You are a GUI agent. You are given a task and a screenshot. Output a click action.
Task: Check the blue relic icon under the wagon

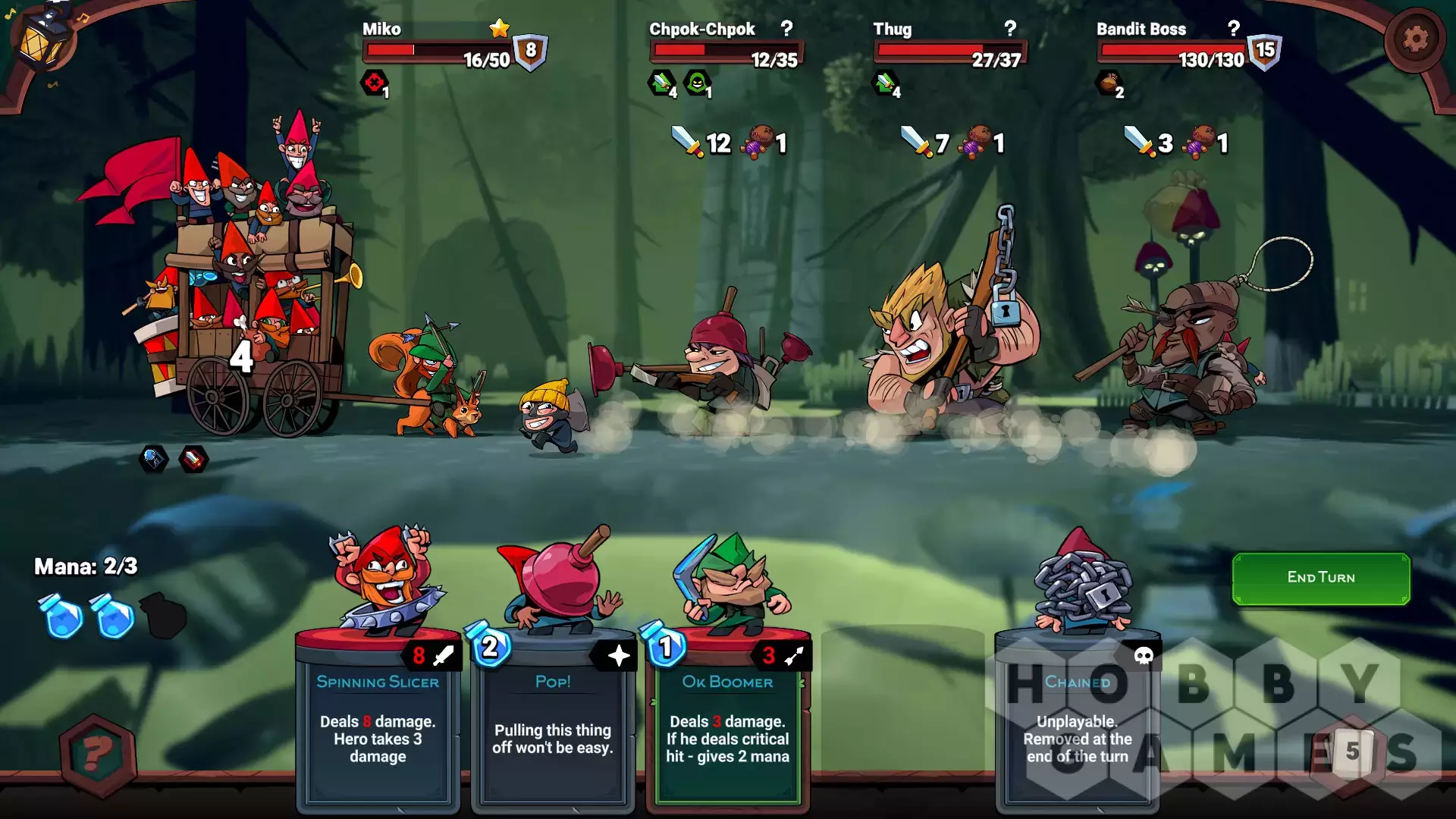pos(153,458)
